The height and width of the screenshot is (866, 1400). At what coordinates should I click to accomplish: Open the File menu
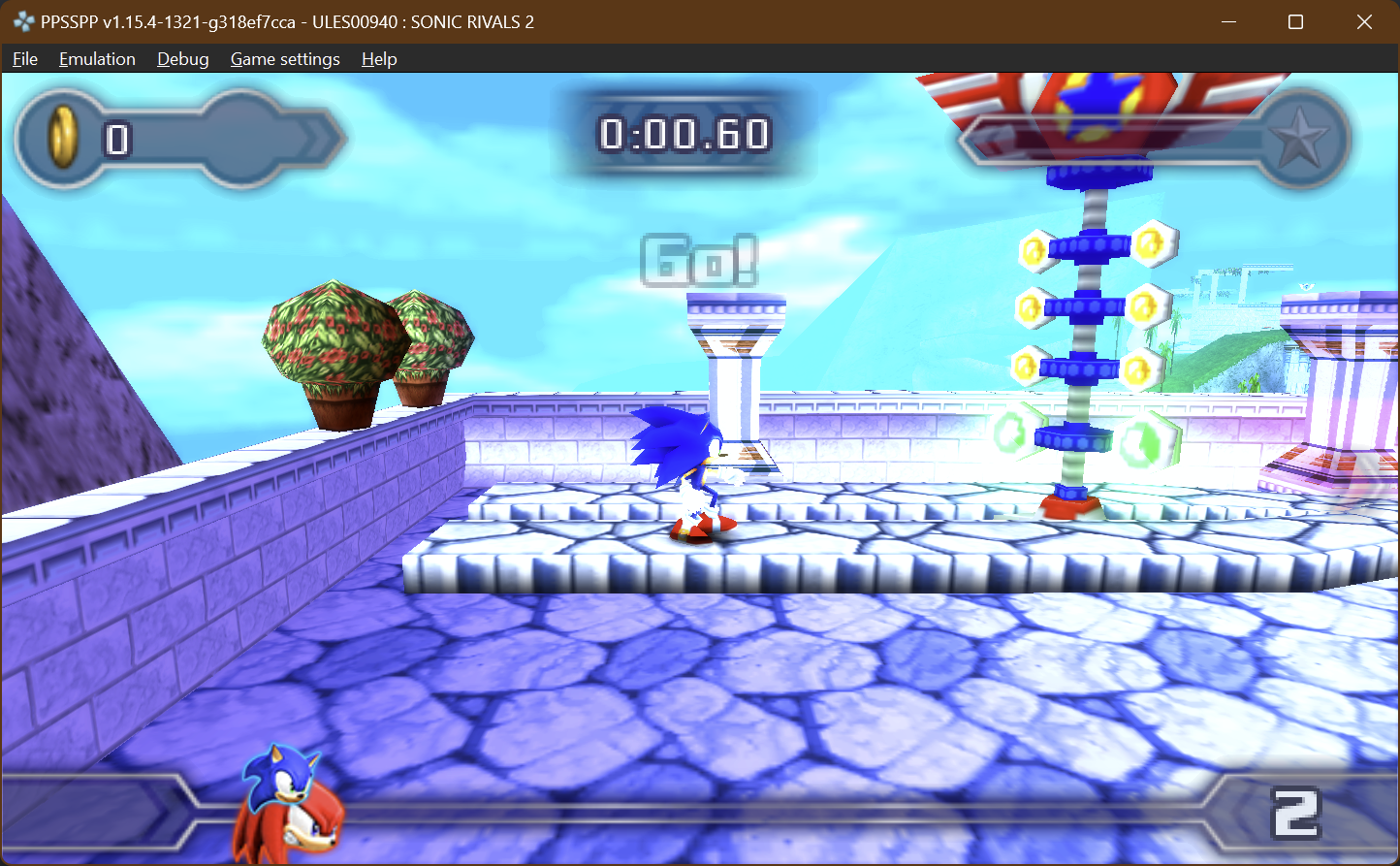[x=24, y=59]
